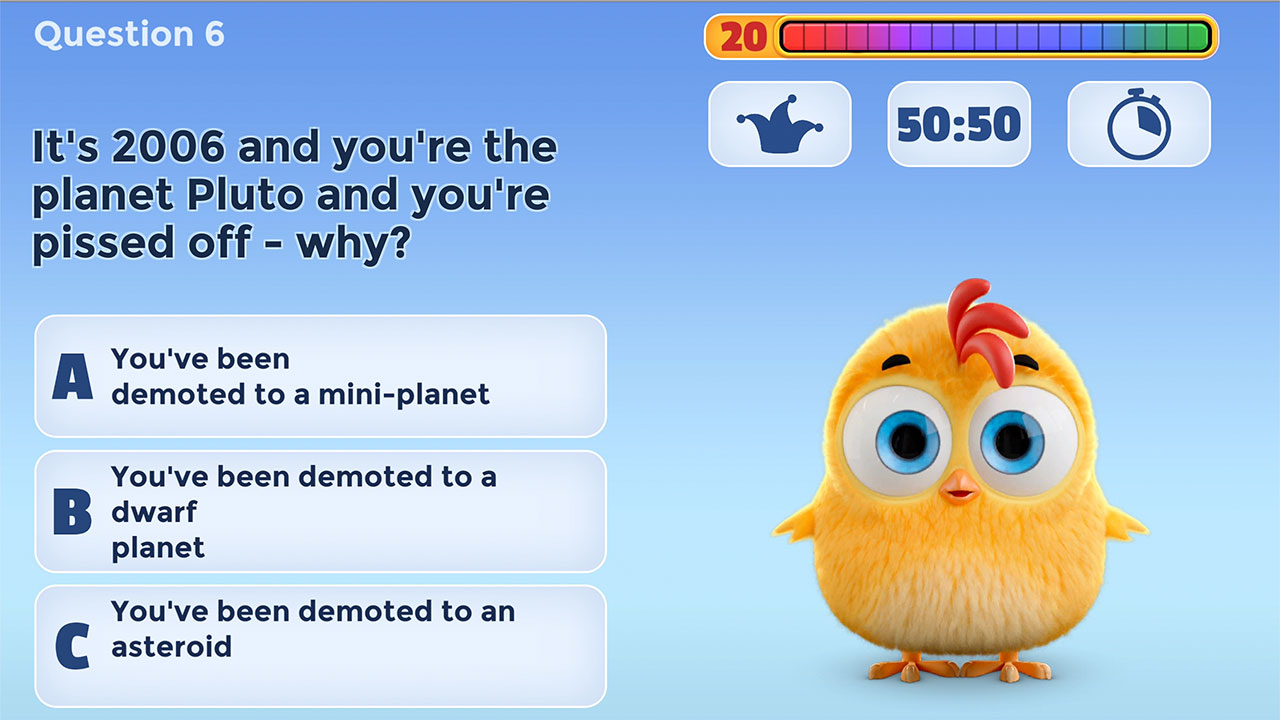
Task: Activate the stopwatch lifeline
Action: click(x=1138, y=123)
